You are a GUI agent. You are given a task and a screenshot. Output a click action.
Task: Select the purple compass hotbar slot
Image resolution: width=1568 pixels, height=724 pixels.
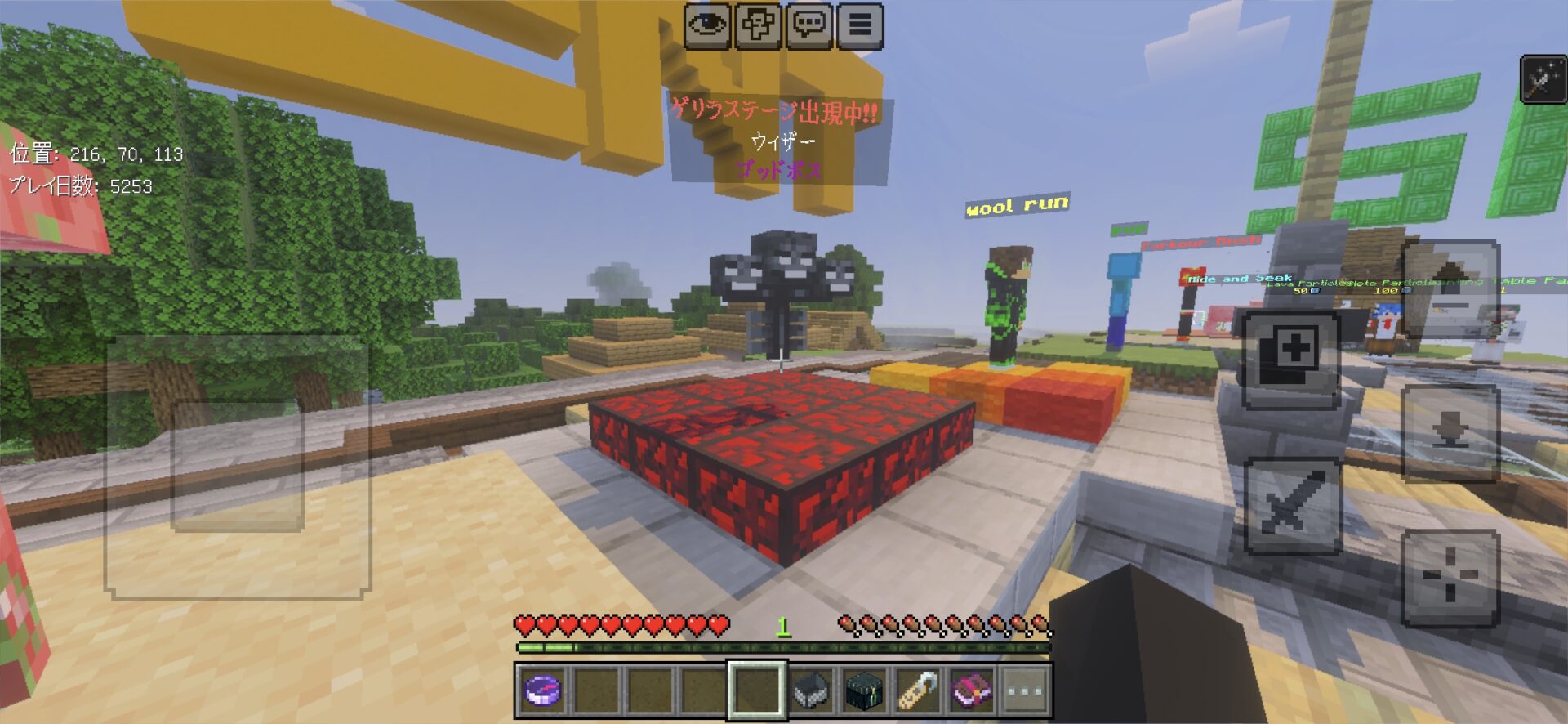tap(543, 690)
